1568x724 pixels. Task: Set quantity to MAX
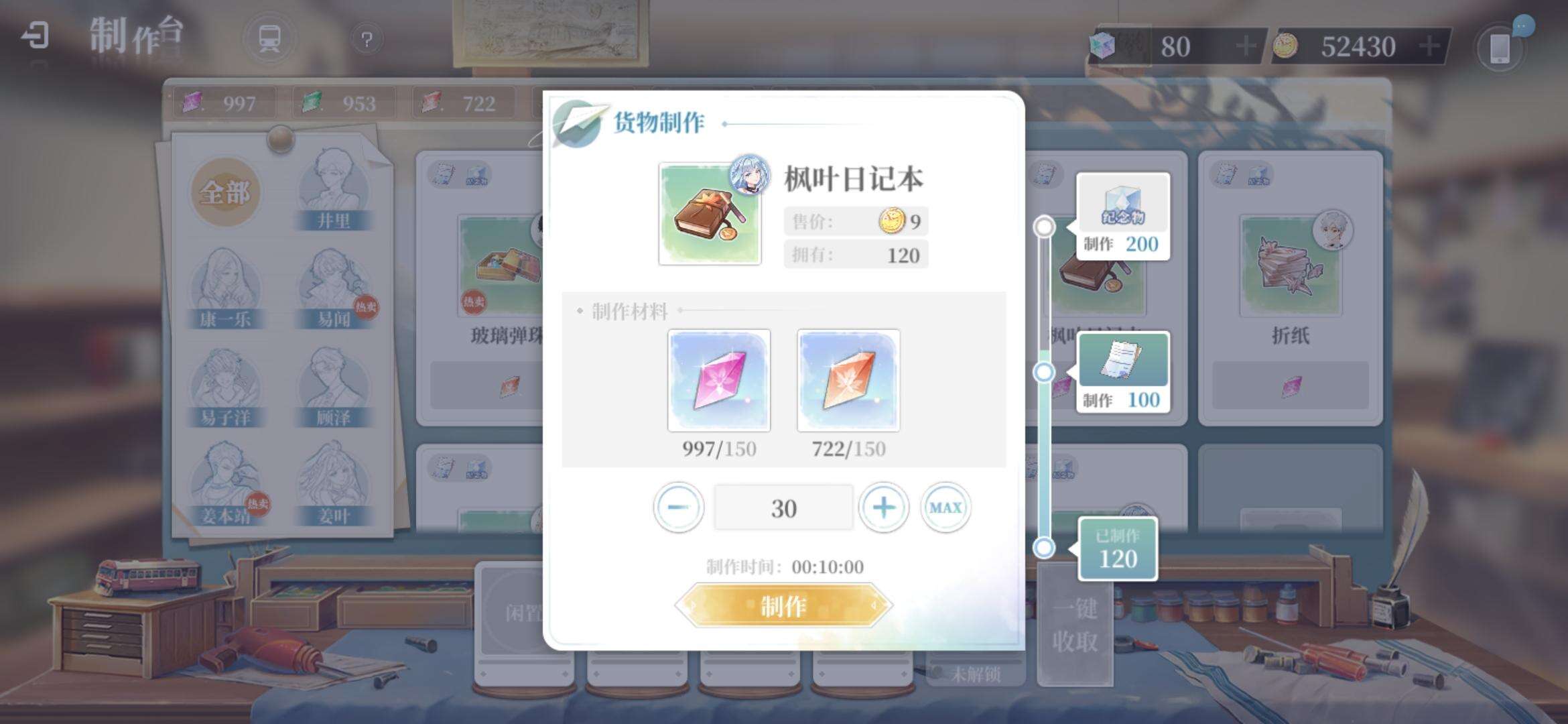pos(945,507)
